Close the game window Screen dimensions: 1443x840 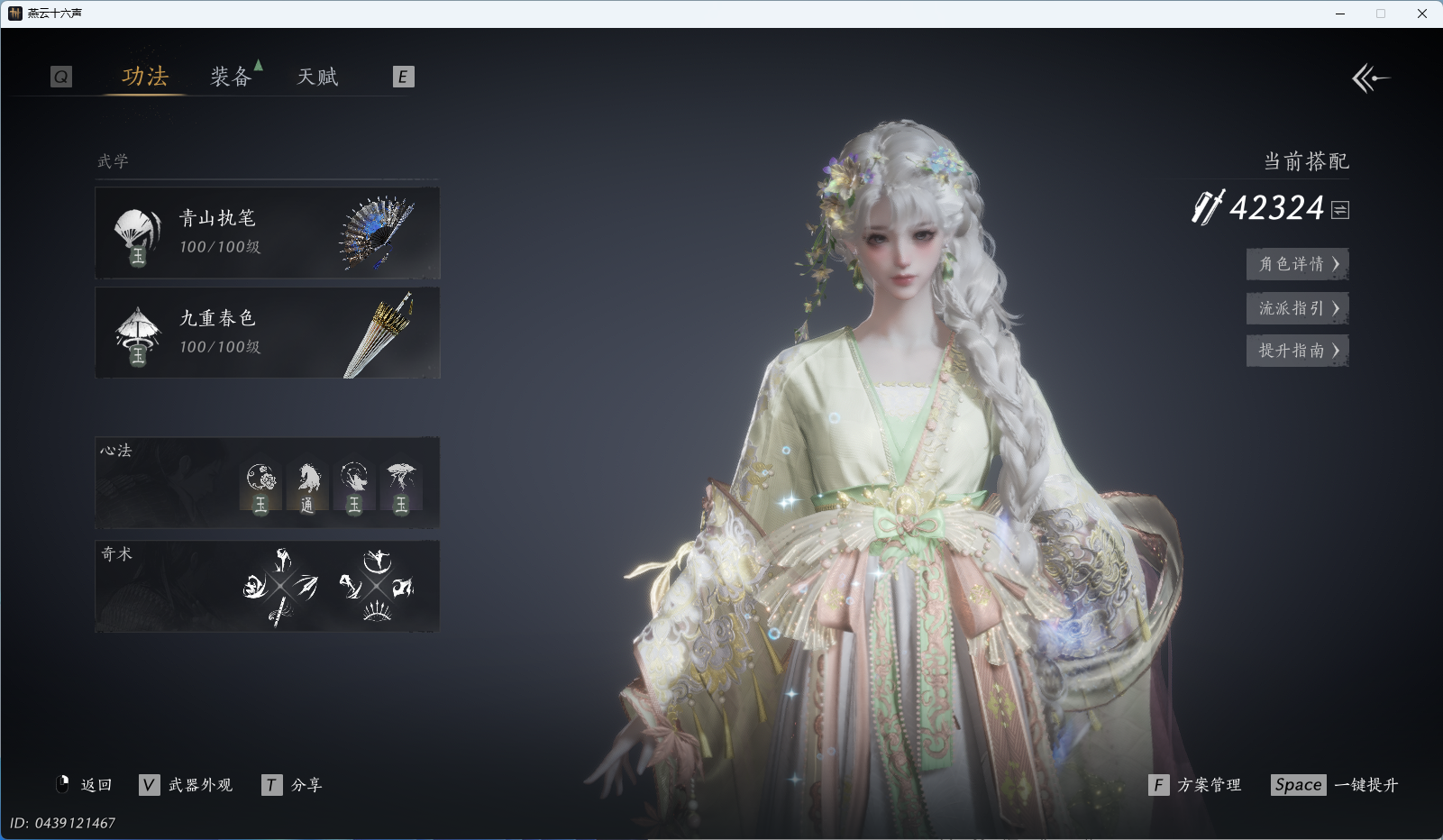pos(1422,14)
